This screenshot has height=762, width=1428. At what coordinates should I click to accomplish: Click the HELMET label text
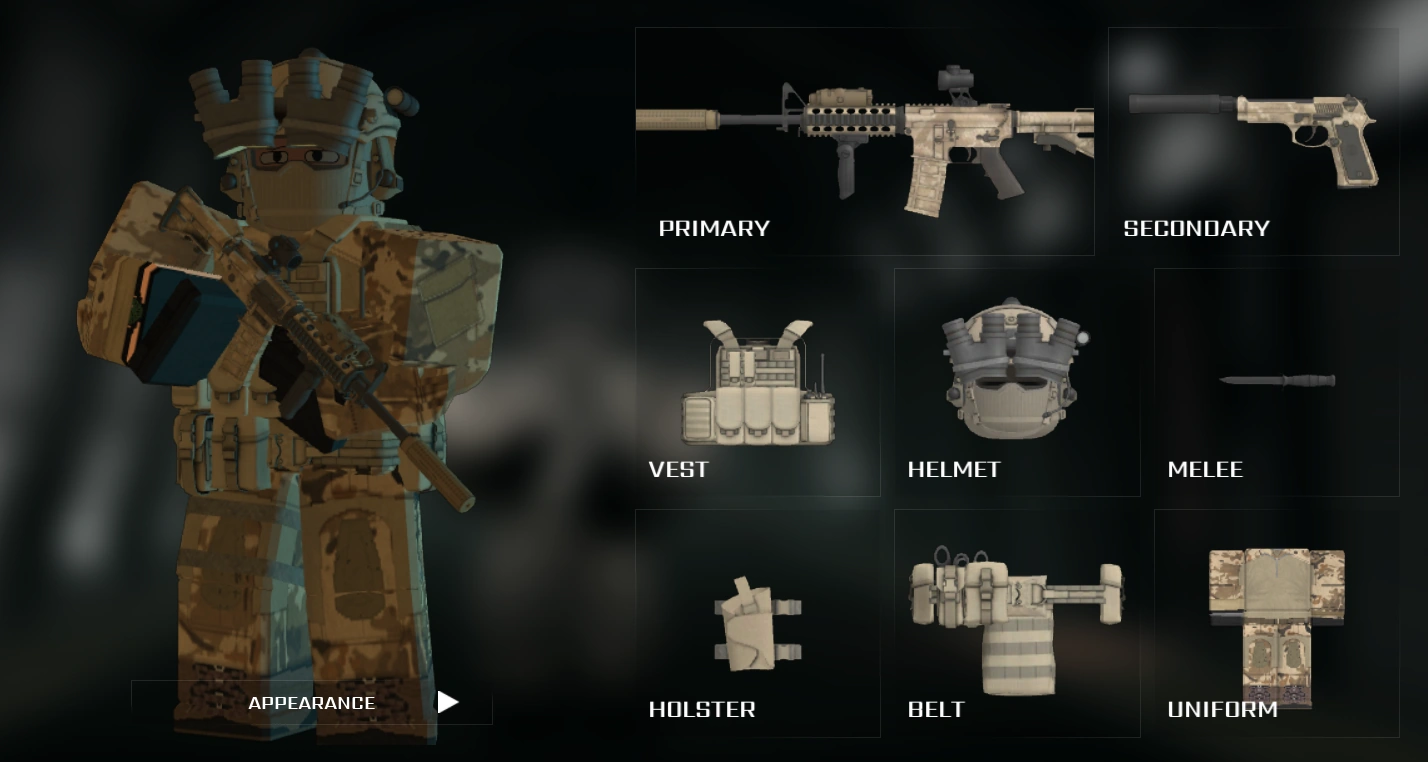(955, 469)
